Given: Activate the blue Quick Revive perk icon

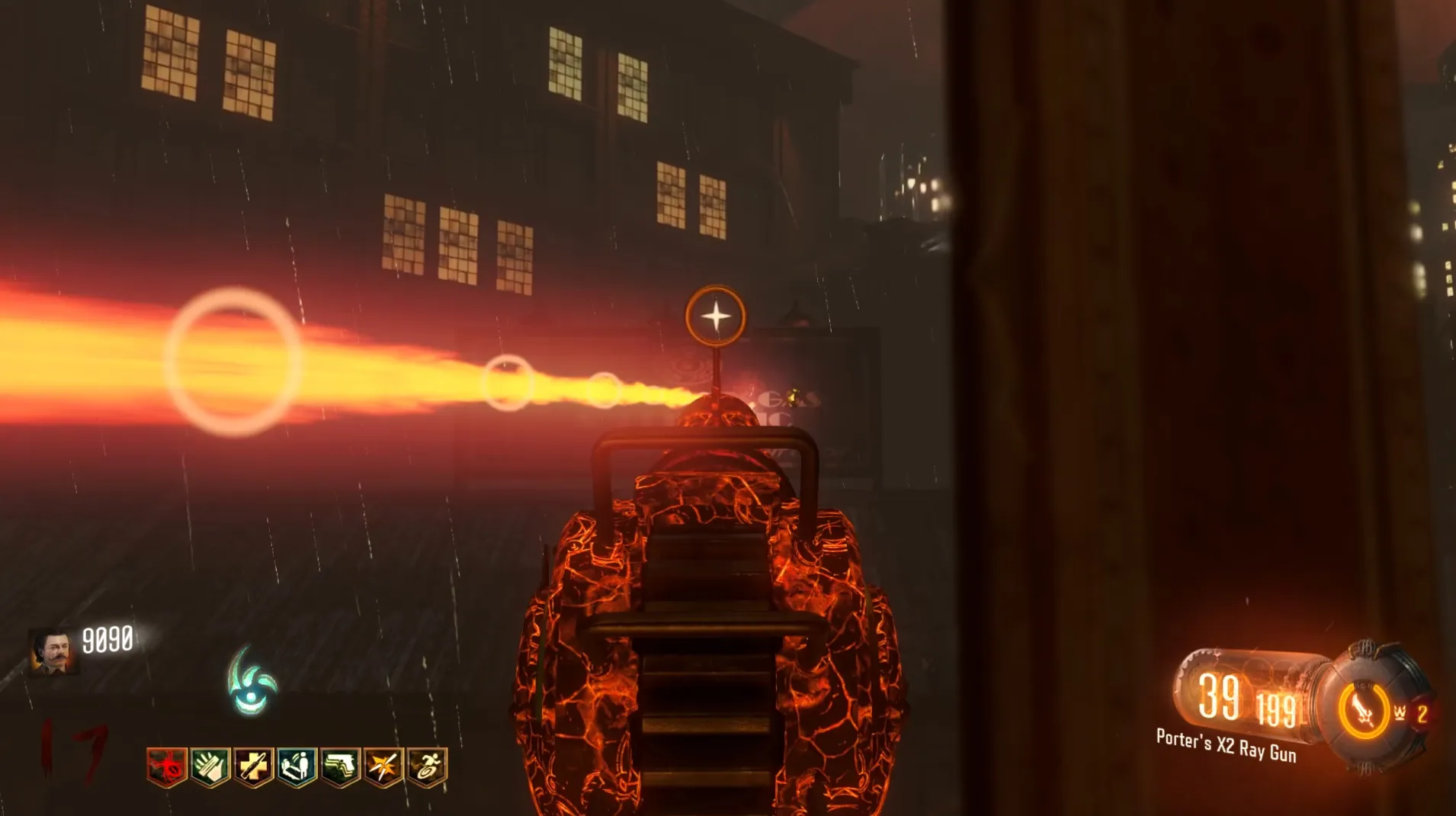Looking at the screenshot, I should [297, 766].
